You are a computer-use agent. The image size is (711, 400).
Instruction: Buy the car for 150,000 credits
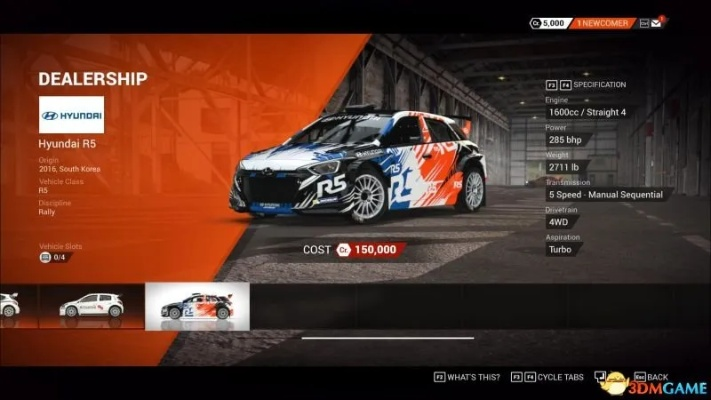(x=370, y=249)
